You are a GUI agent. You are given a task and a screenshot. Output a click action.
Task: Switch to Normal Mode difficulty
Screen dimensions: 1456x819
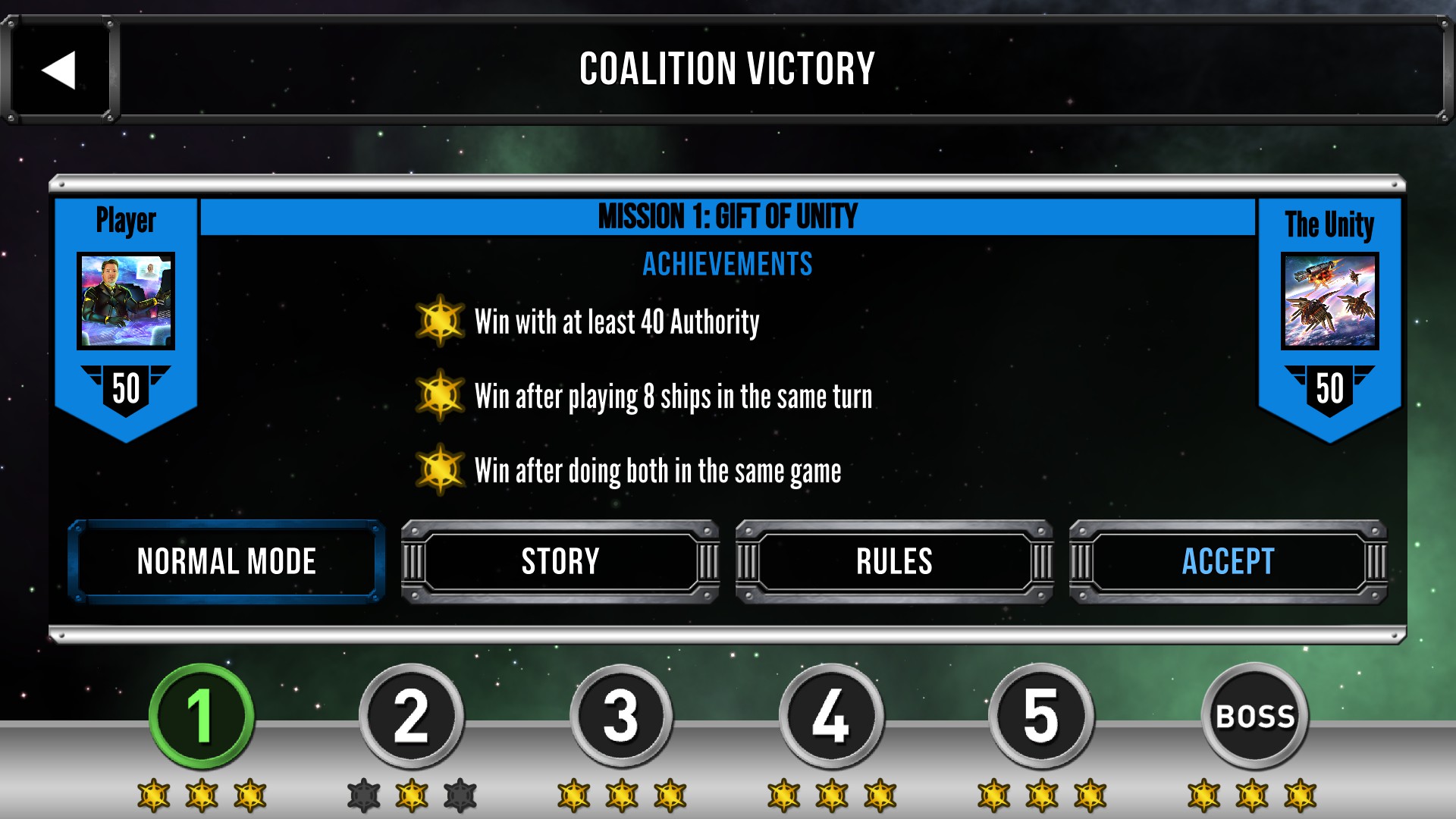click(x=226, y=562)
